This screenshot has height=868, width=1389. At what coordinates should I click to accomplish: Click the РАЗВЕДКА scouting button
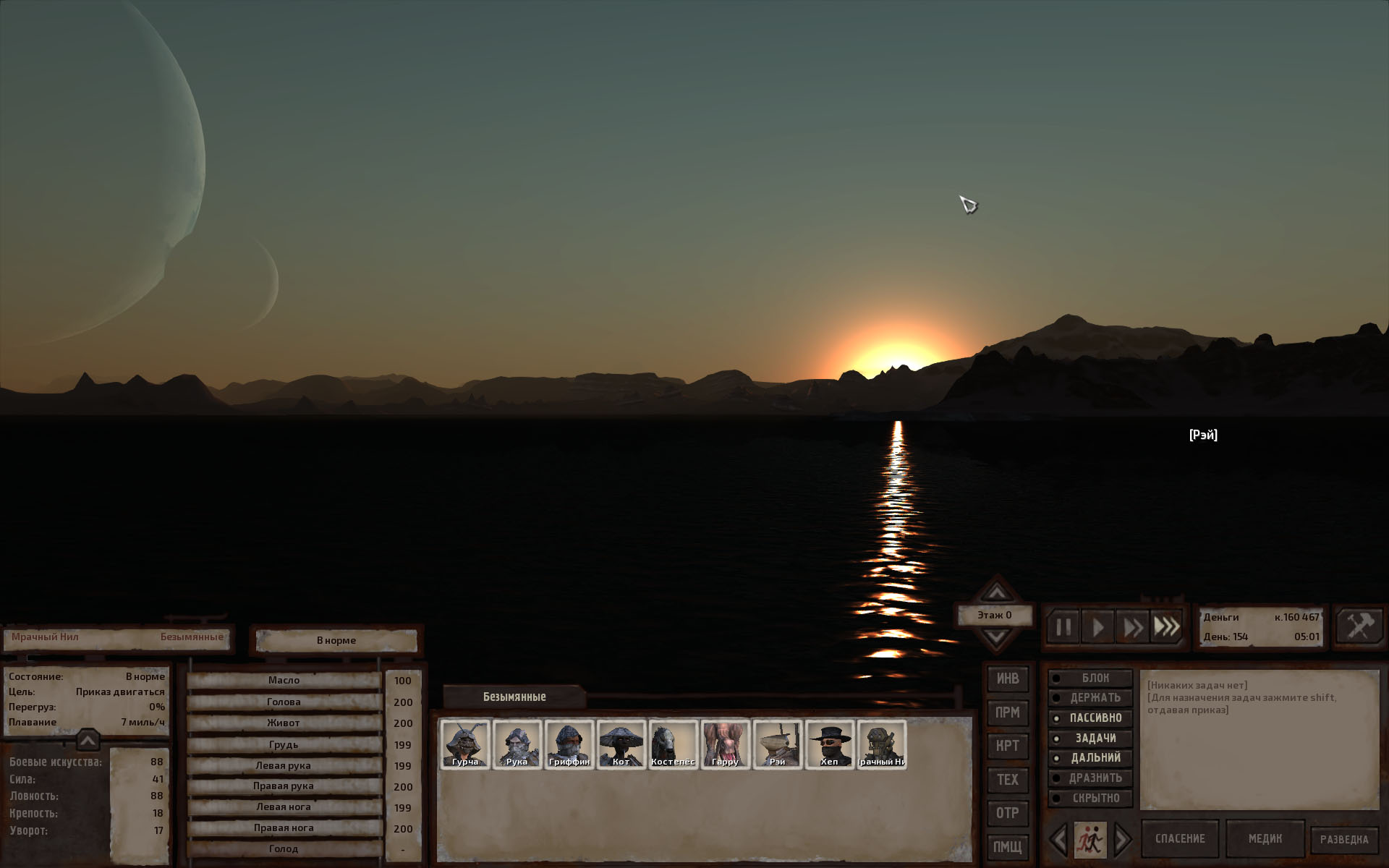1344,840
